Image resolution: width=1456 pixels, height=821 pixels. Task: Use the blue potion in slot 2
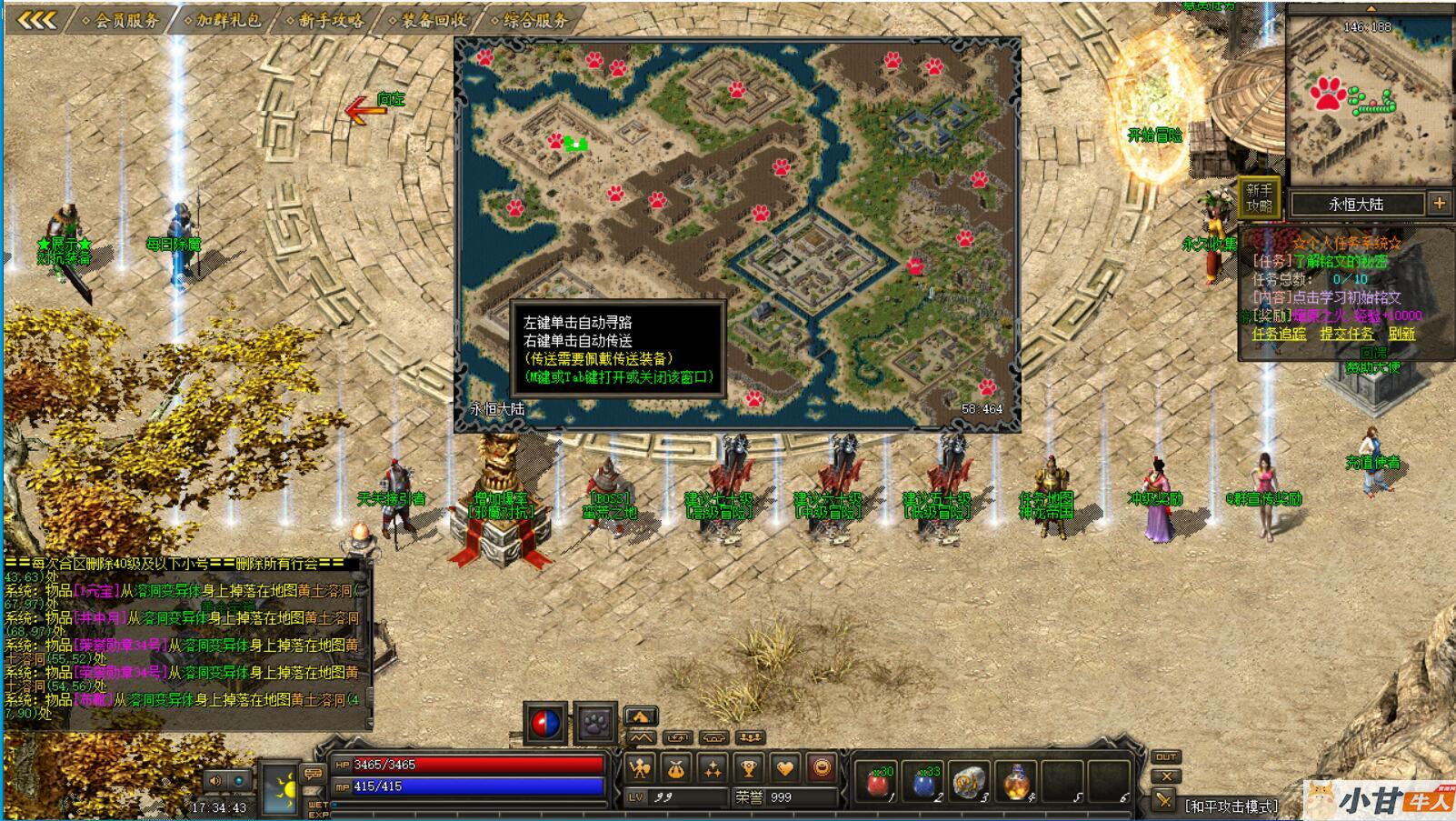coord(924,782)
